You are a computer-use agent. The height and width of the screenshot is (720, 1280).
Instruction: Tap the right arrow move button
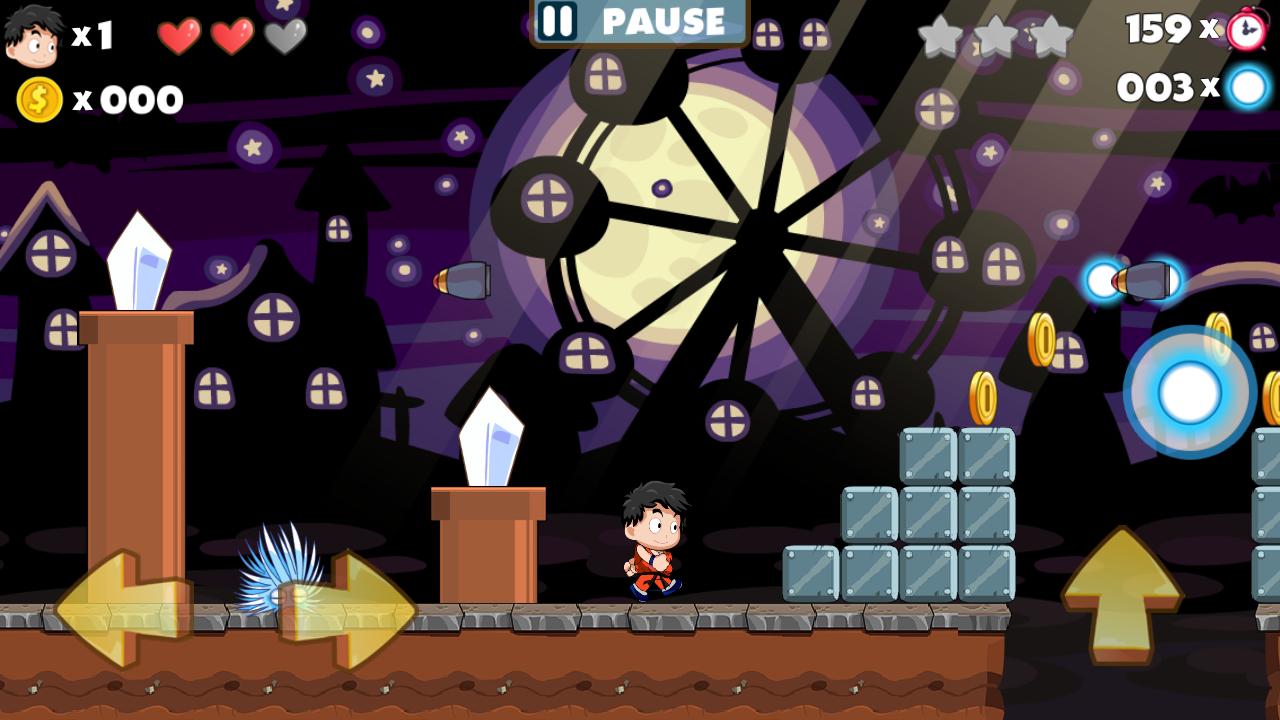point(350,608)
